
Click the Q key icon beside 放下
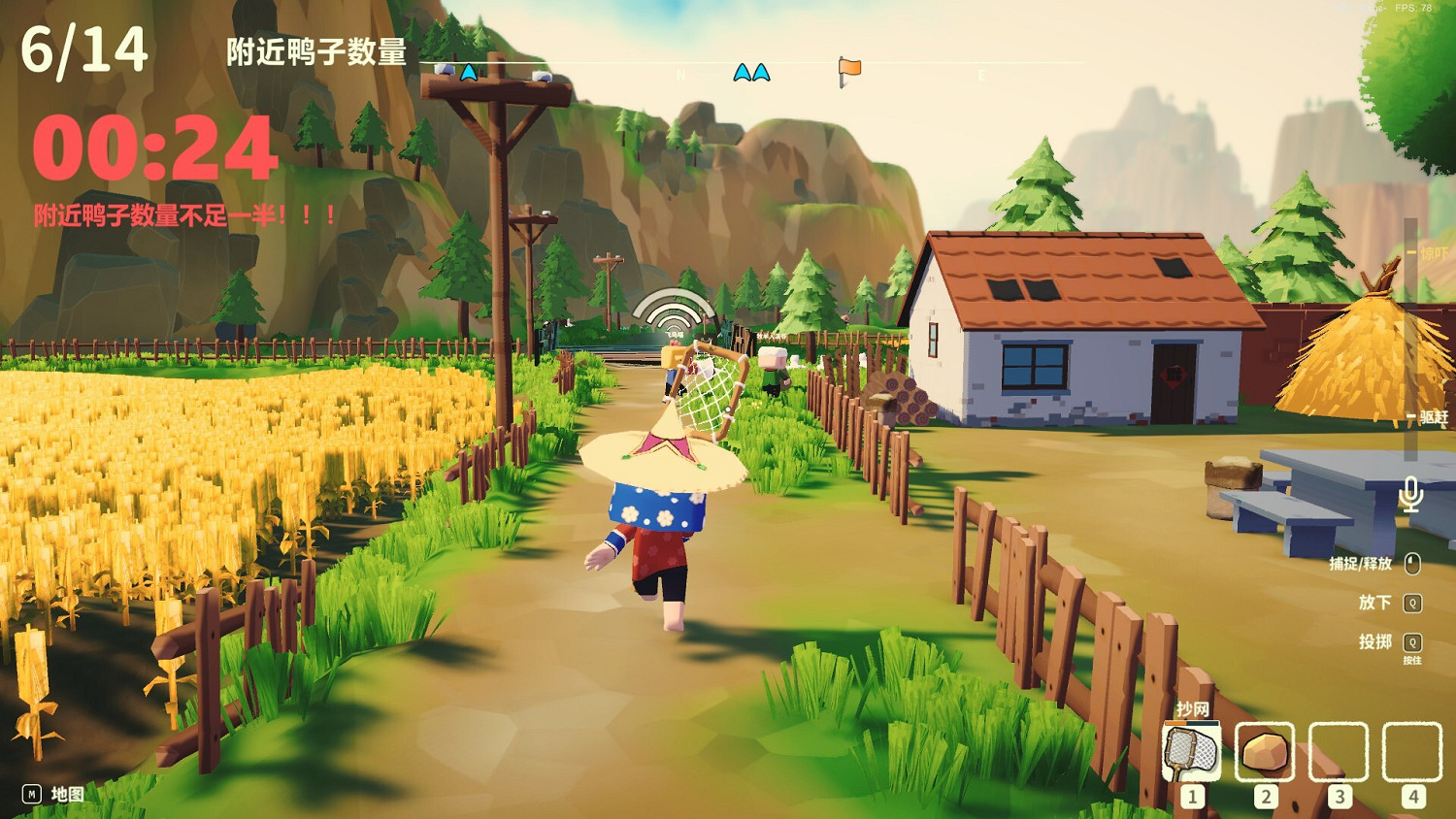(x=1413, y=602)
